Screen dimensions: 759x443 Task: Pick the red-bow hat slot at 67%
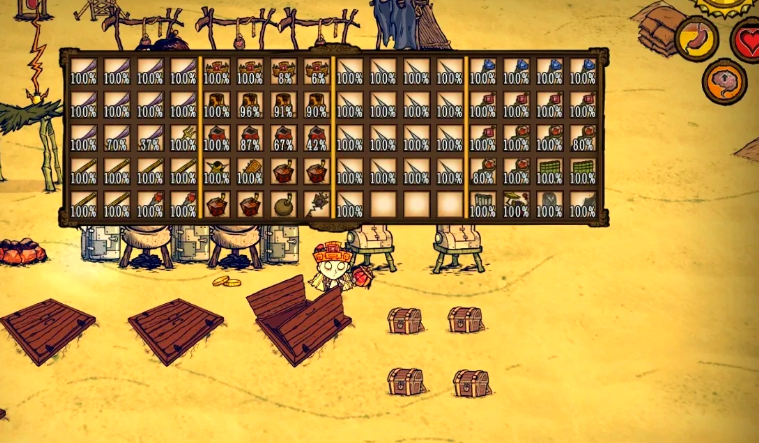[284, 138]
